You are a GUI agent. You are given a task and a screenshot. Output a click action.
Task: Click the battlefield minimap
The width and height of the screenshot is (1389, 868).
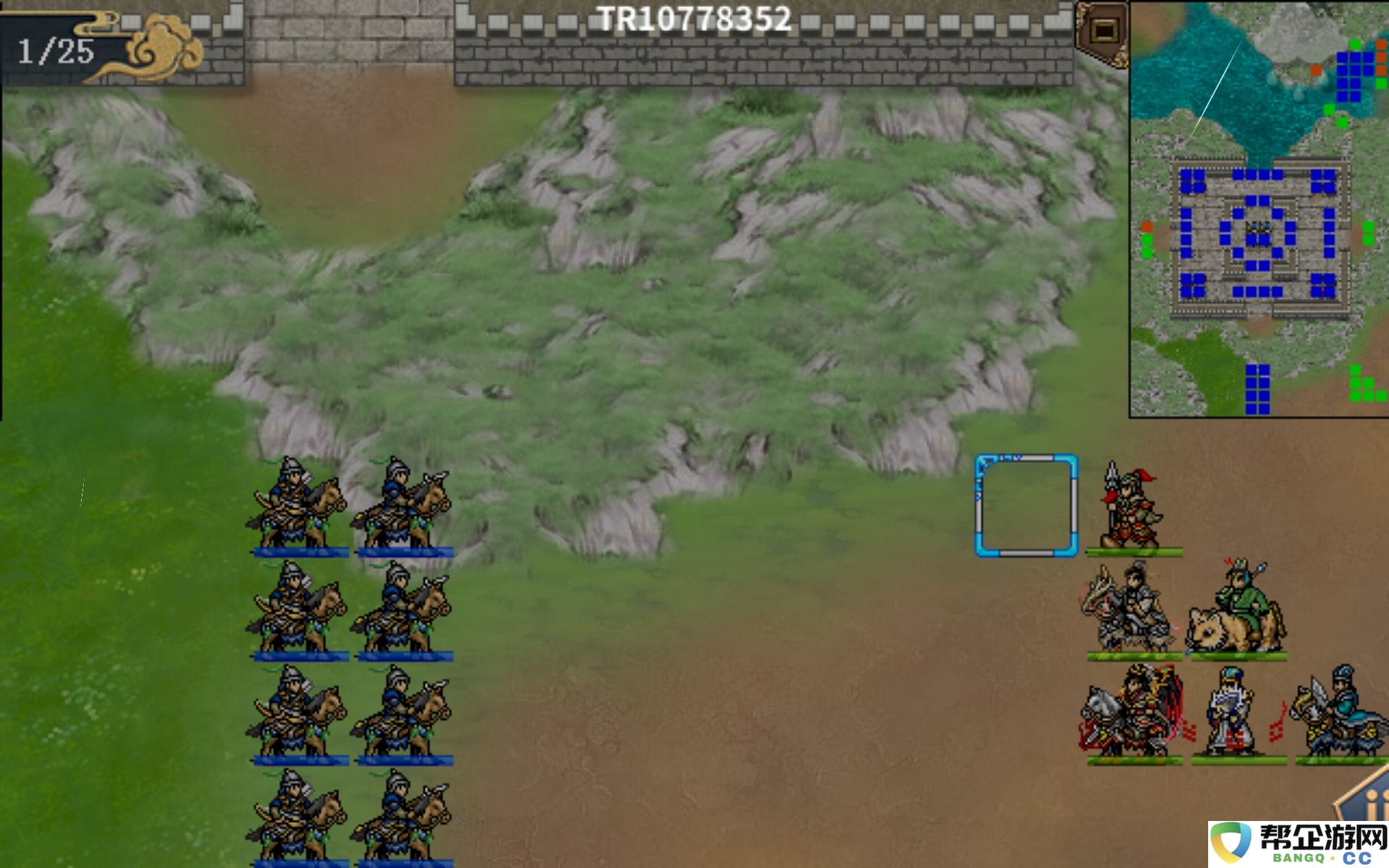(x=1259, y=210)
